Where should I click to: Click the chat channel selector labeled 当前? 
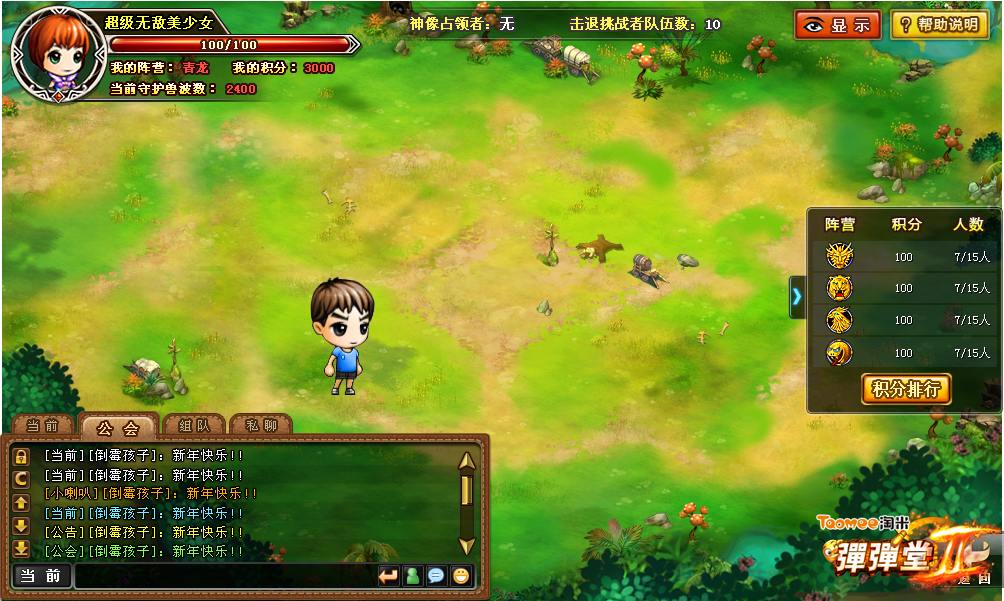(x=42, y=575)
